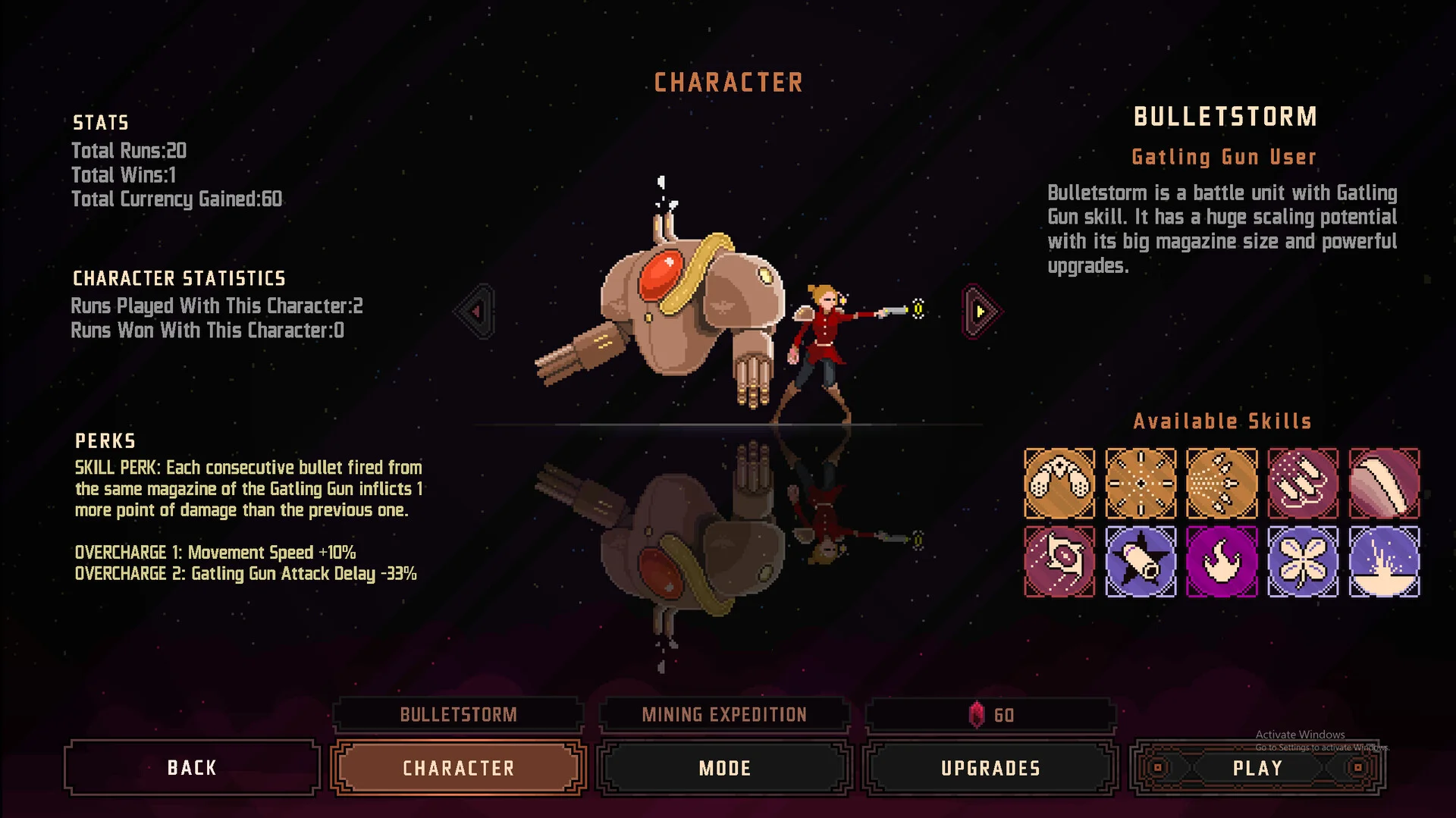Image resolution: width=1456 pixels, height=818 pixels.
Task: Select the spinning eye skill icon
Action: [1059, 562]
